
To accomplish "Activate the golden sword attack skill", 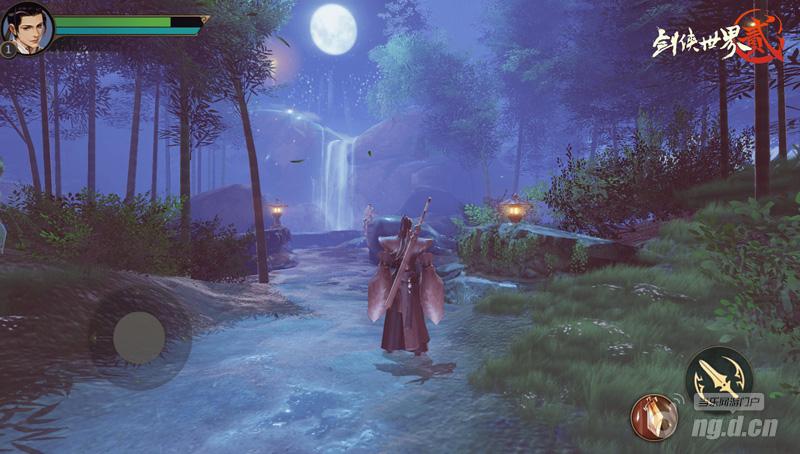I will point(718,375).
